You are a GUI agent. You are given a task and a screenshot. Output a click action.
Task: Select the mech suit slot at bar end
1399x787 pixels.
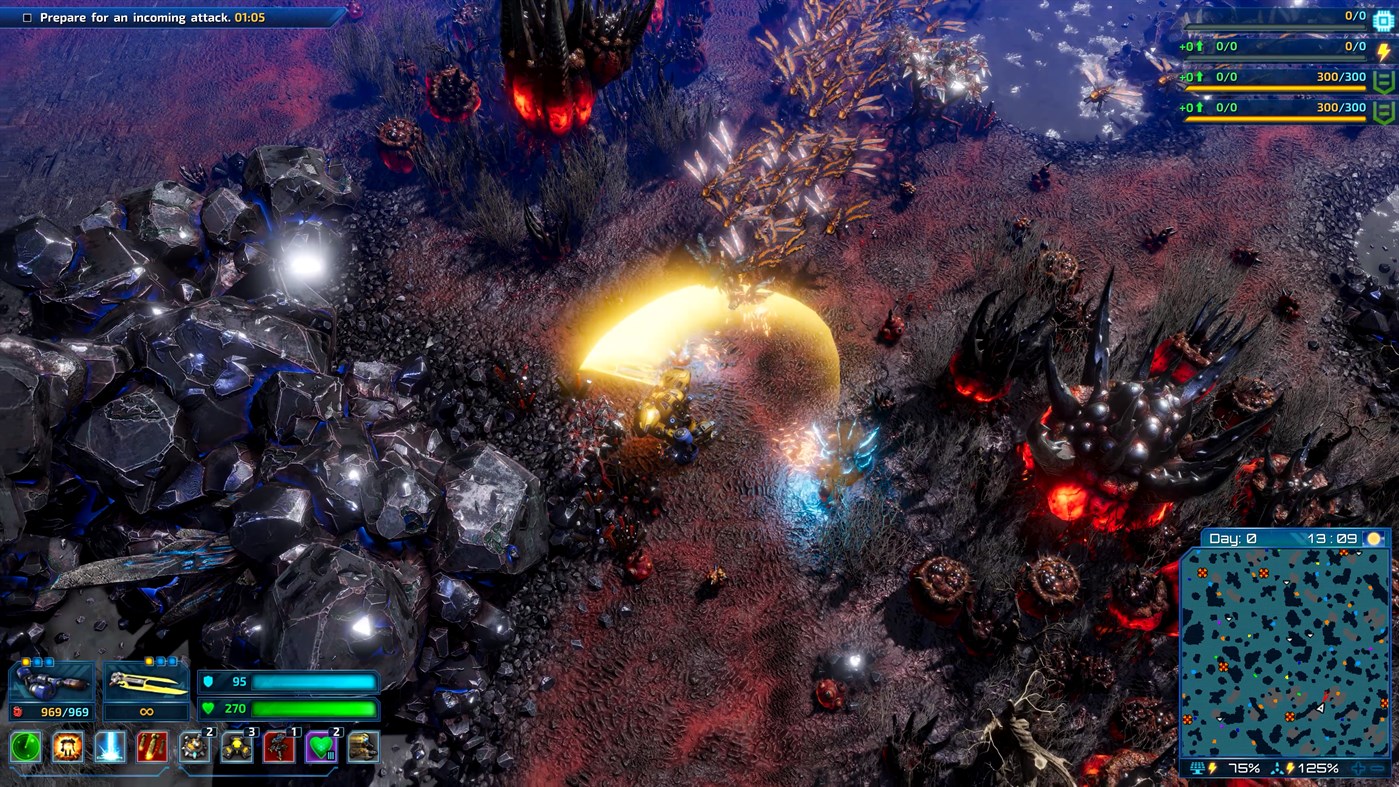(x=362, y=748)
